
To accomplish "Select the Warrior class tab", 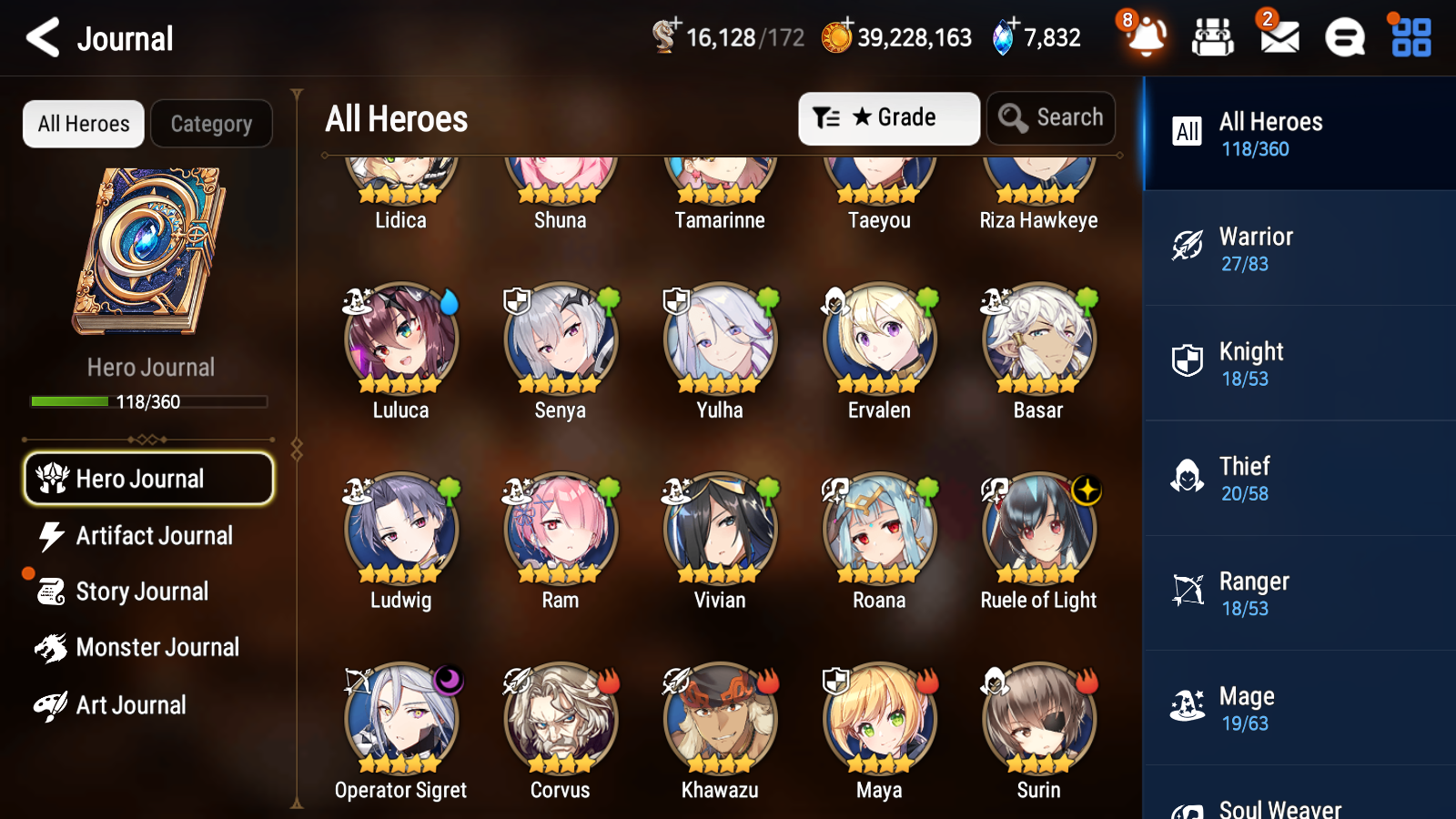I will coord(1299,248).
